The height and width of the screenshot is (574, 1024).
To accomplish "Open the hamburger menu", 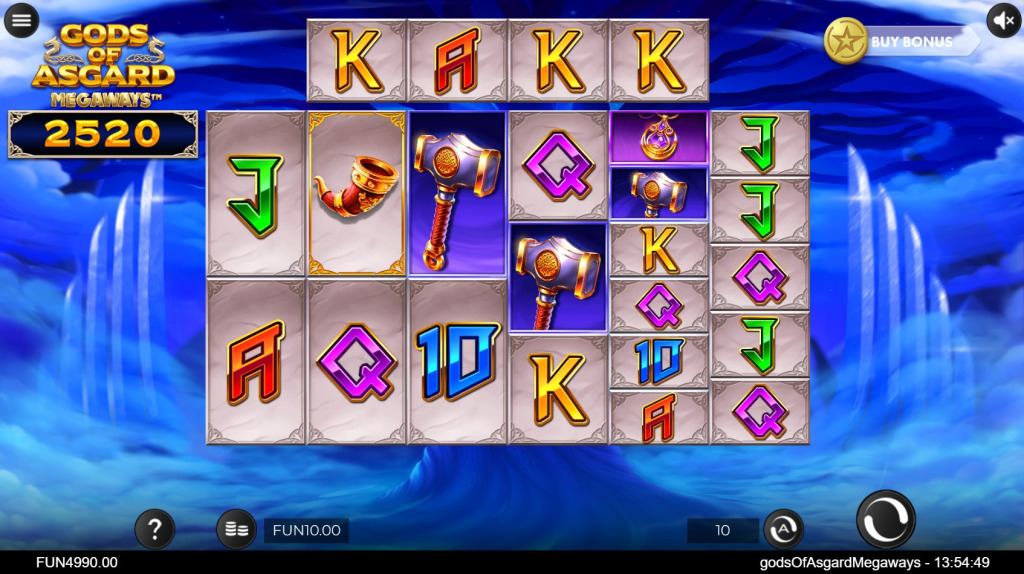I will click(x=21, y=20).
